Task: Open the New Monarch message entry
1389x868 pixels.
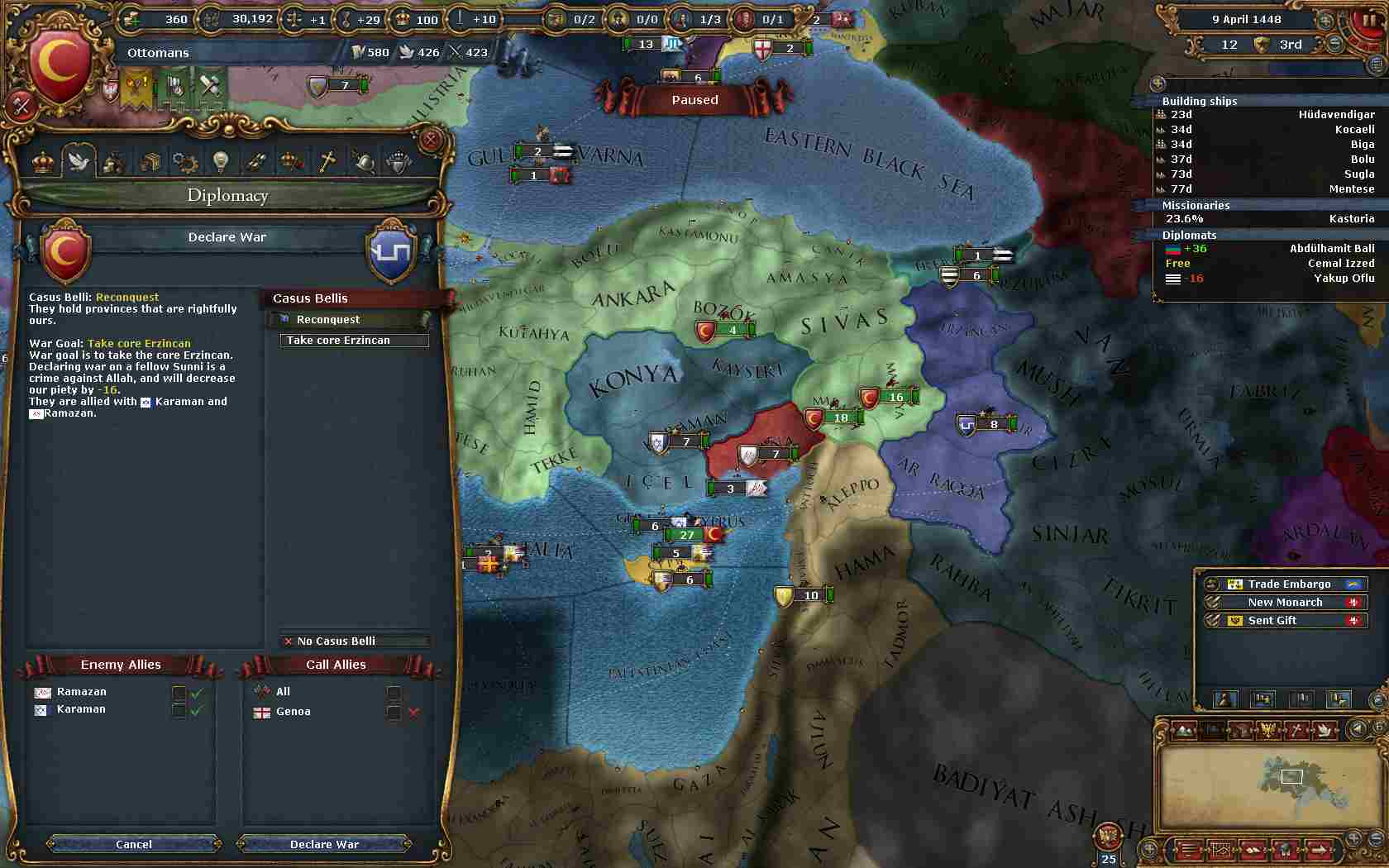Action: pos(1285,602)
